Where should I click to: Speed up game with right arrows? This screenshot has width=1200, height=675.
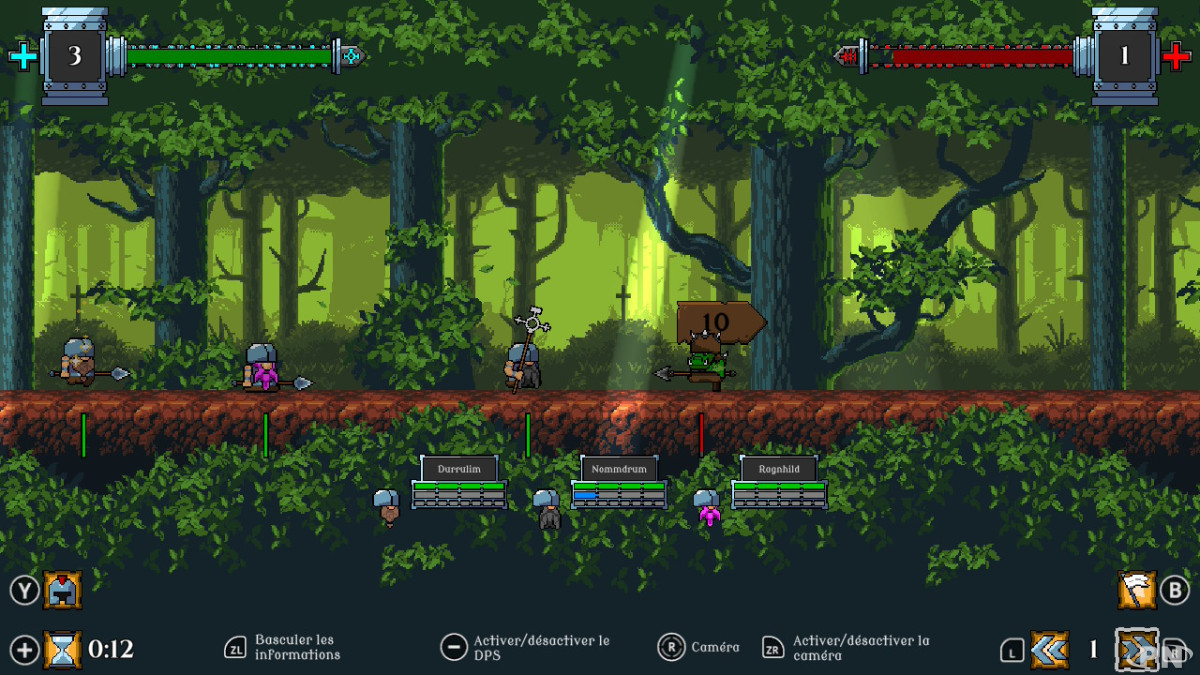[x=1137, y=650]
